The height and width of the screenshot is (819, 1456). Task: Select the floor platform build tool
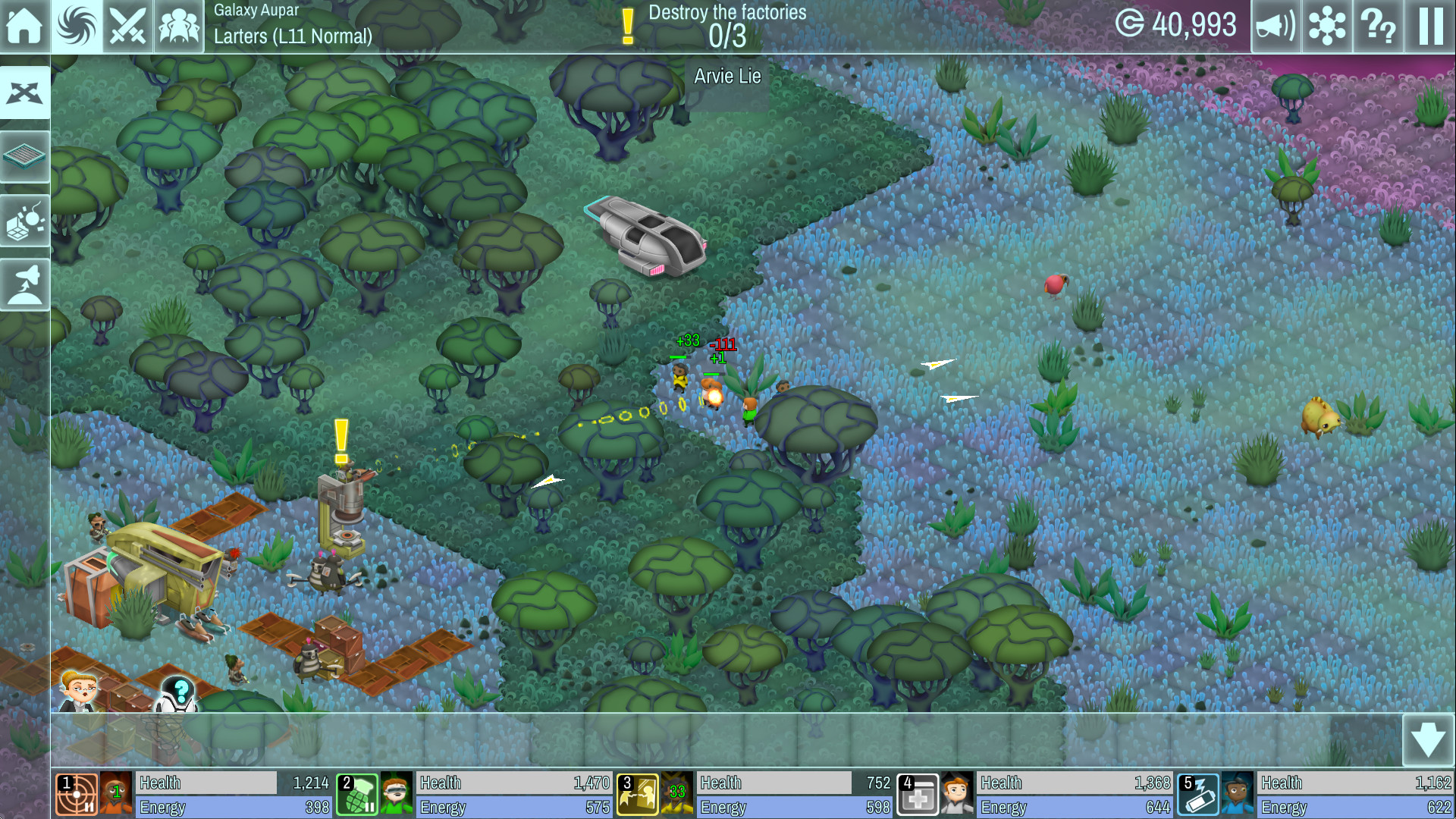point(25,156)
